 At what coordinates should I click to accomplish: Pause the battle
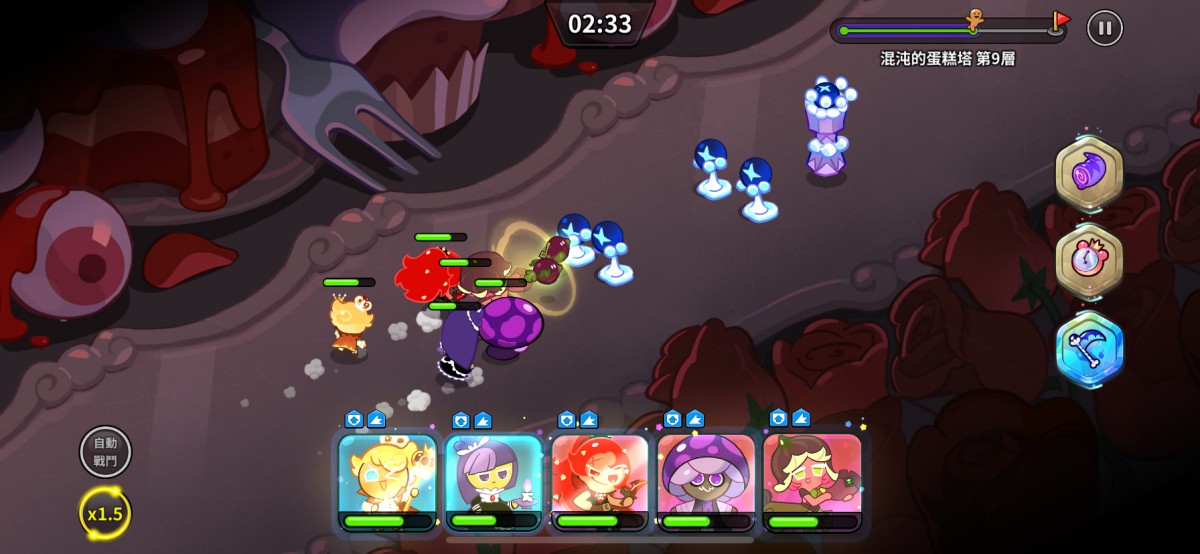point(1104,28)
